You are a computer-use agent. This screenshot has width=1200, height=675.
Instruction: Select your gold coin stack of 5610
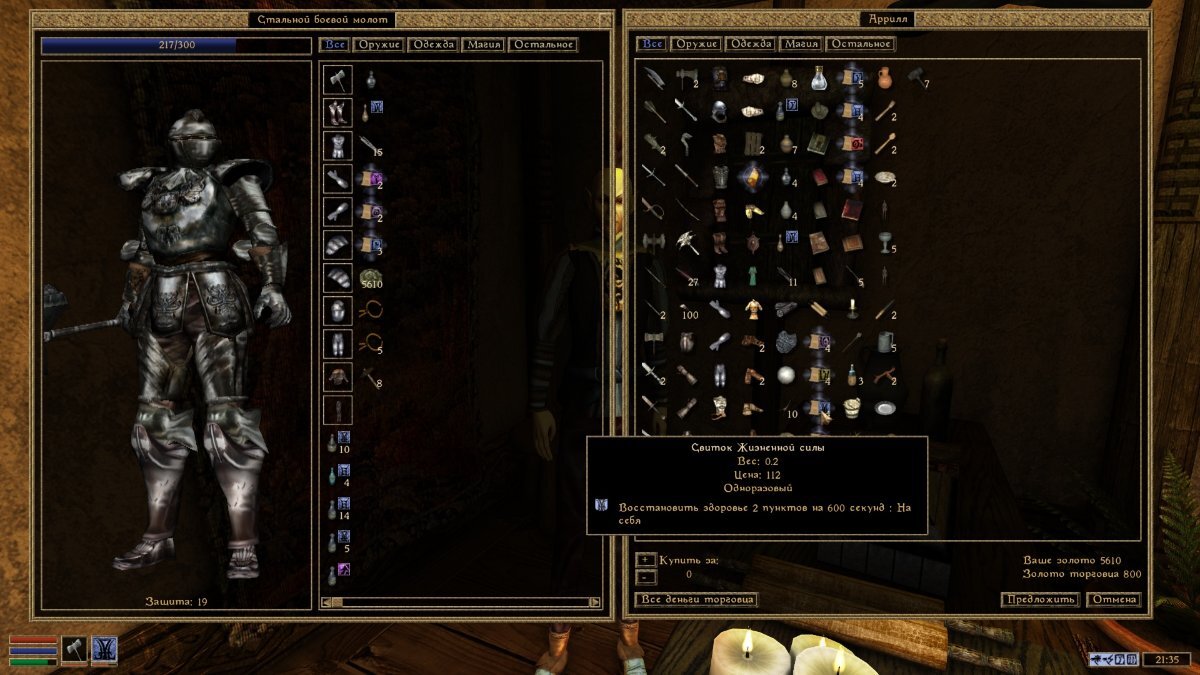point(371,277)
